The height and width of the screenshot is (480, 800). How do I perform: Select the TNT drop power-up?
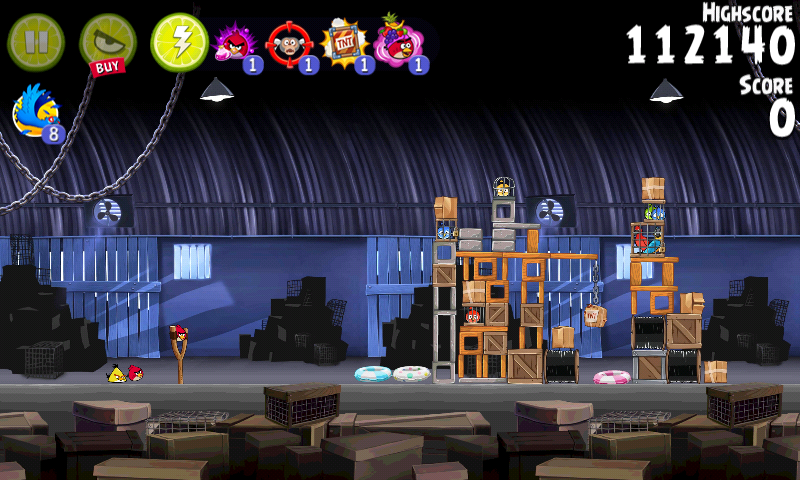(345, 43)
